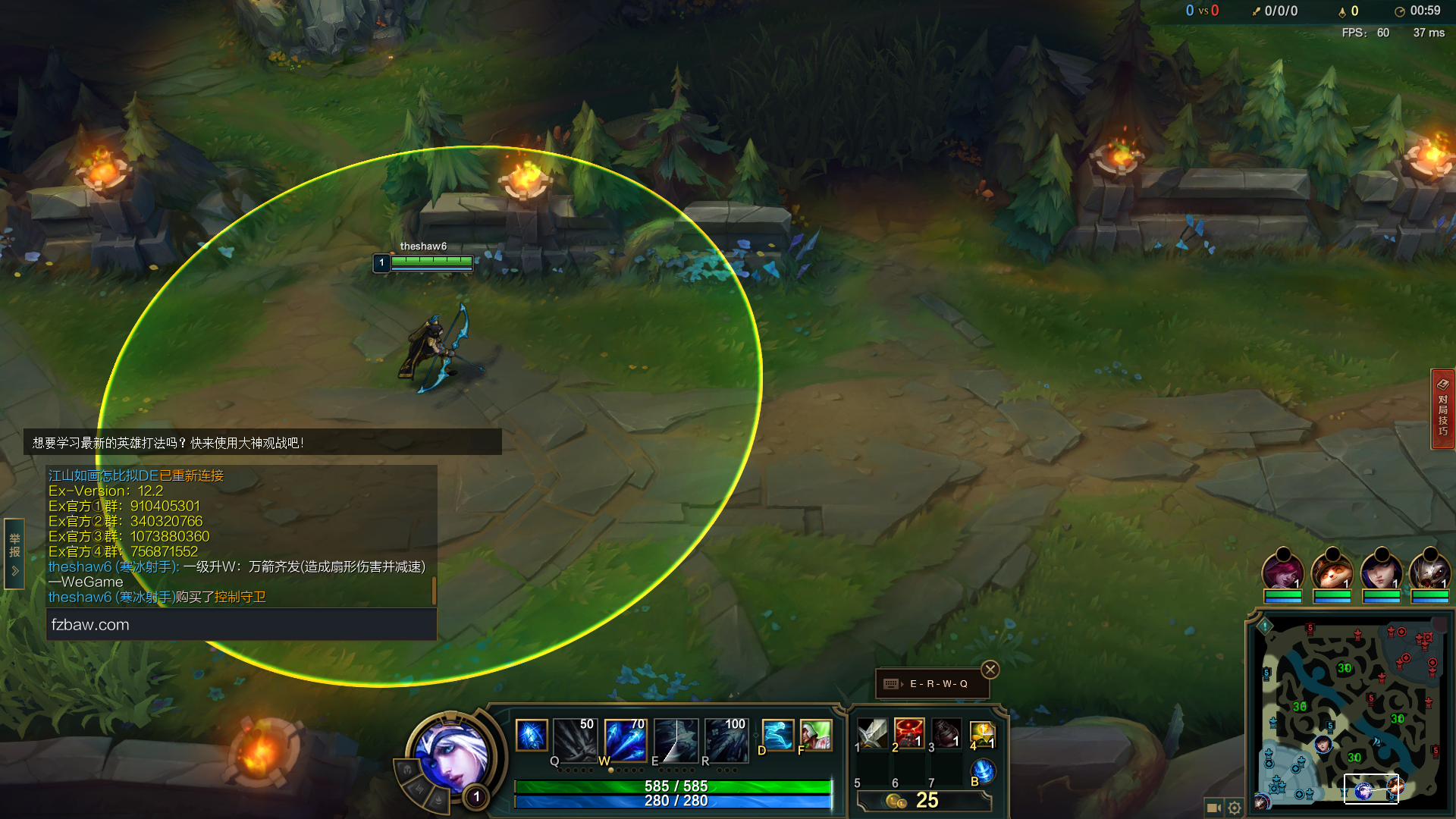Close the E-R-W-Q skill order hint
This screenshot has height=819, width=1456.
click(990, 670)
